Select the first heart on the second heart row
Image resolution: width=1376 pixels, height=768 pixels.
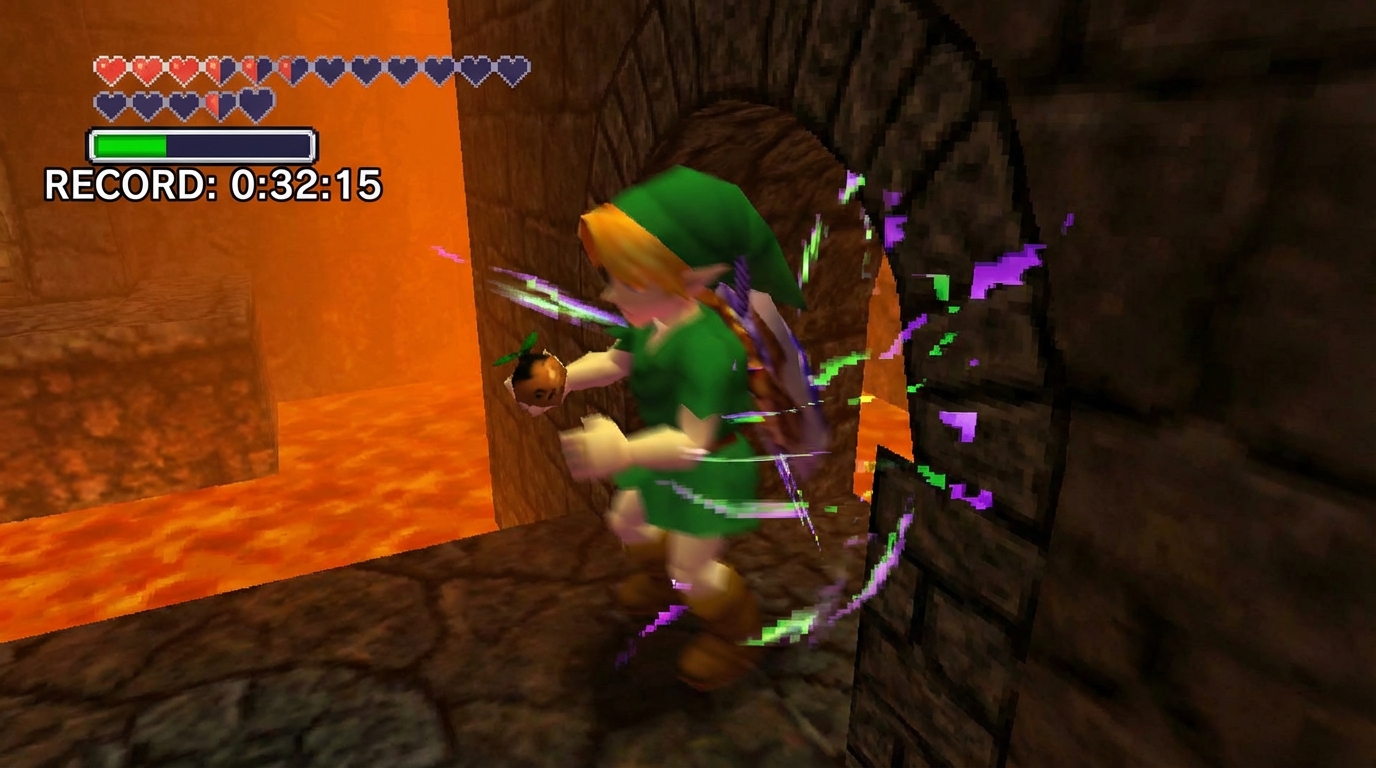(x=110, y=101)
